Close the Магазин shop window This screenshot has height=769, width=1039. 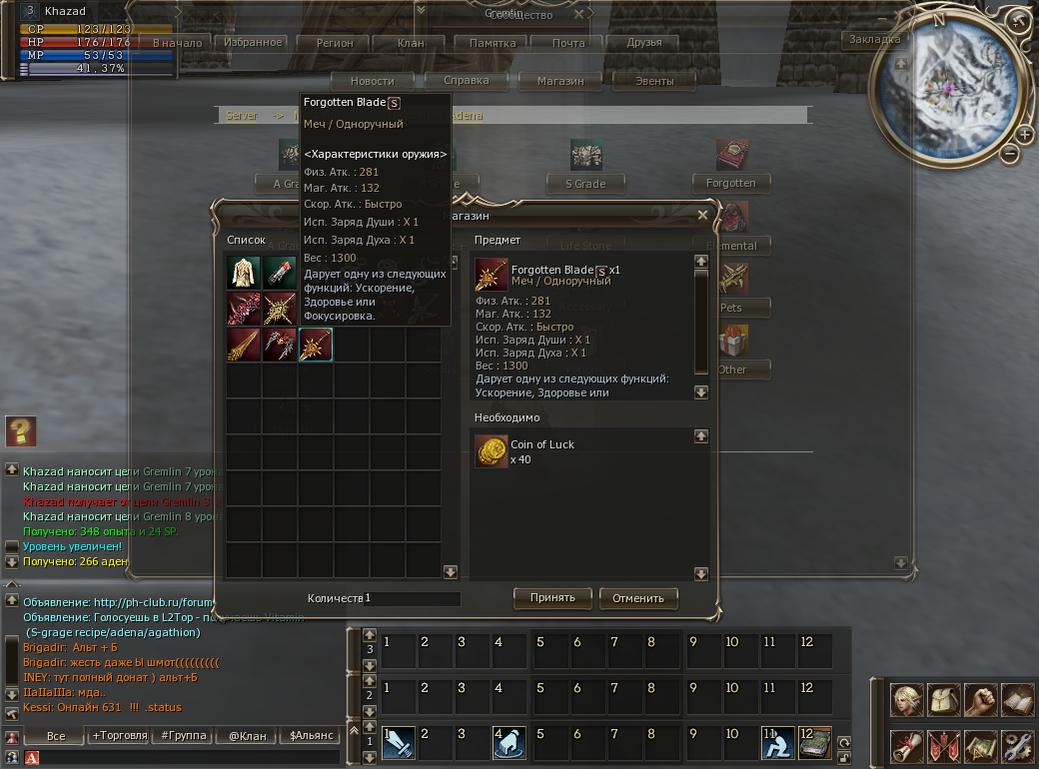point(702,215)
